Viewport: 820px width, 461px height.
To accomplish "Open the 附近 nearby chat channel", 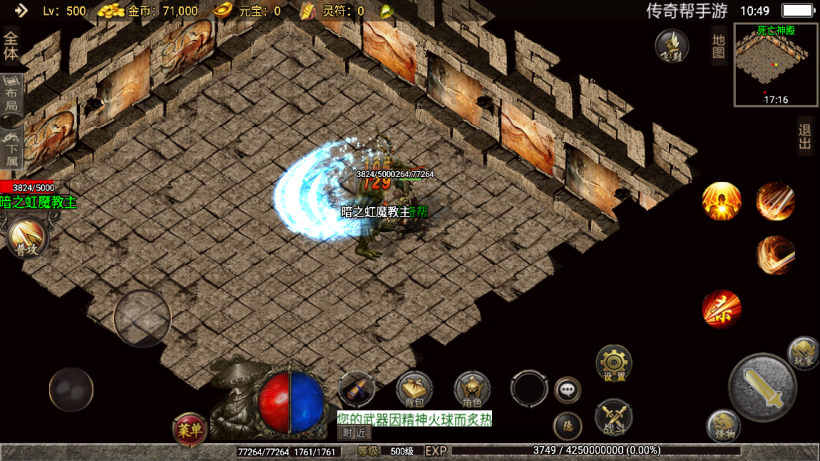I will pyautogui.click(x=353, y=432).
